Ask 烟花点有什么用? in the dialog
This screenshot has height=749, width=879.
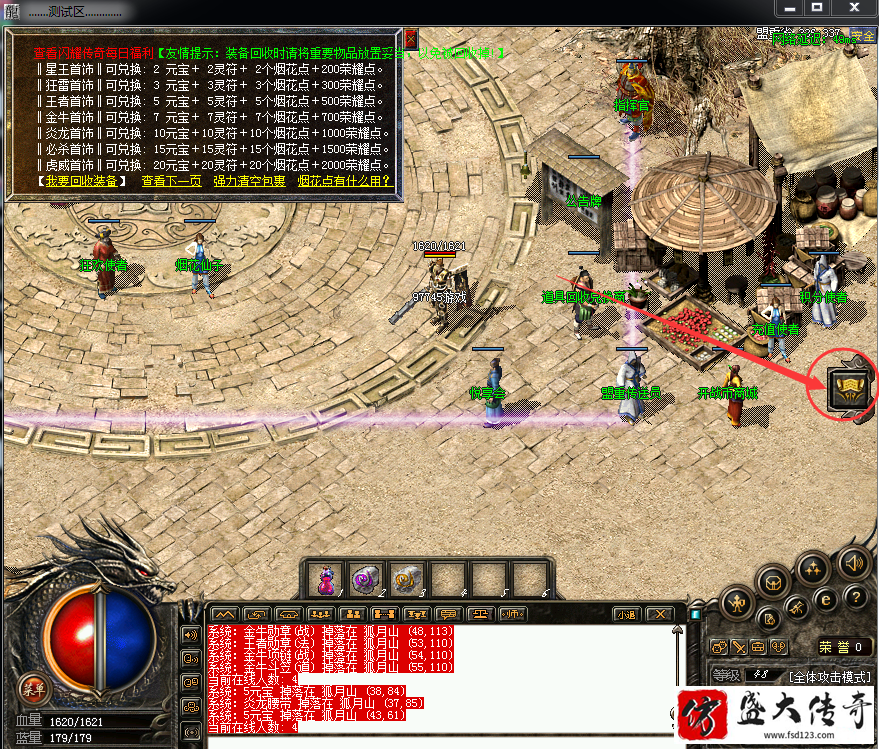[344, 181]
